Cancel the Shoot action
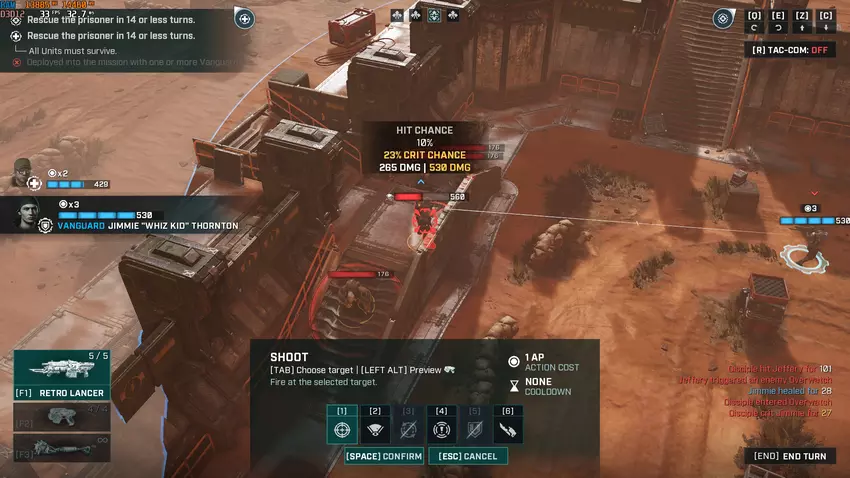Image resolution: width=850 pixels, height=478 pixels. (x=467, y=456)
